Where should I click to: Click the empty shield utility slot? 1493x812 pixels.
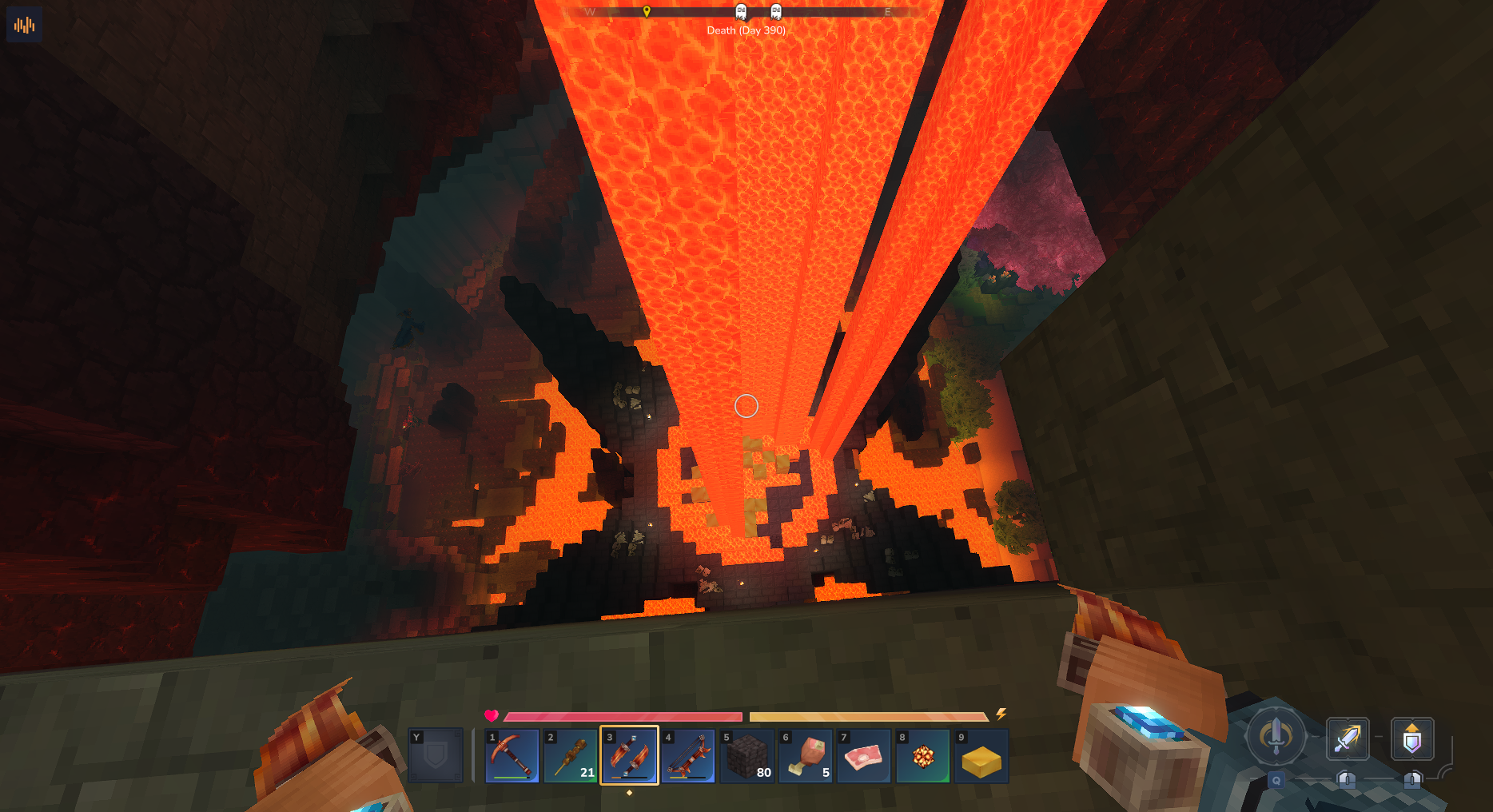436,755
